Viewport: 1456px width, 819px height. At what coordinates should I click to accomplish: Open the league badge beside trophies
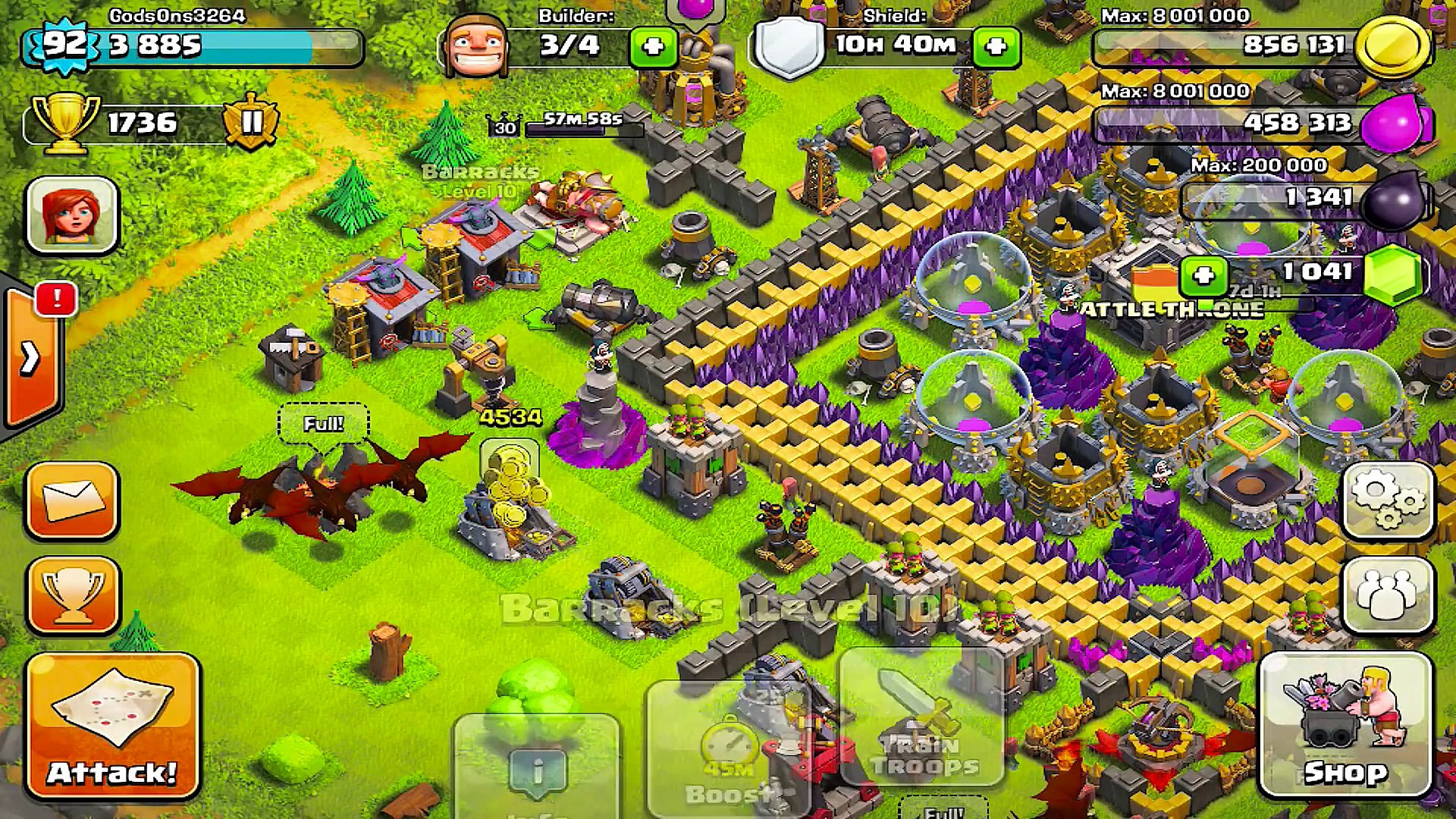point(251,121)
